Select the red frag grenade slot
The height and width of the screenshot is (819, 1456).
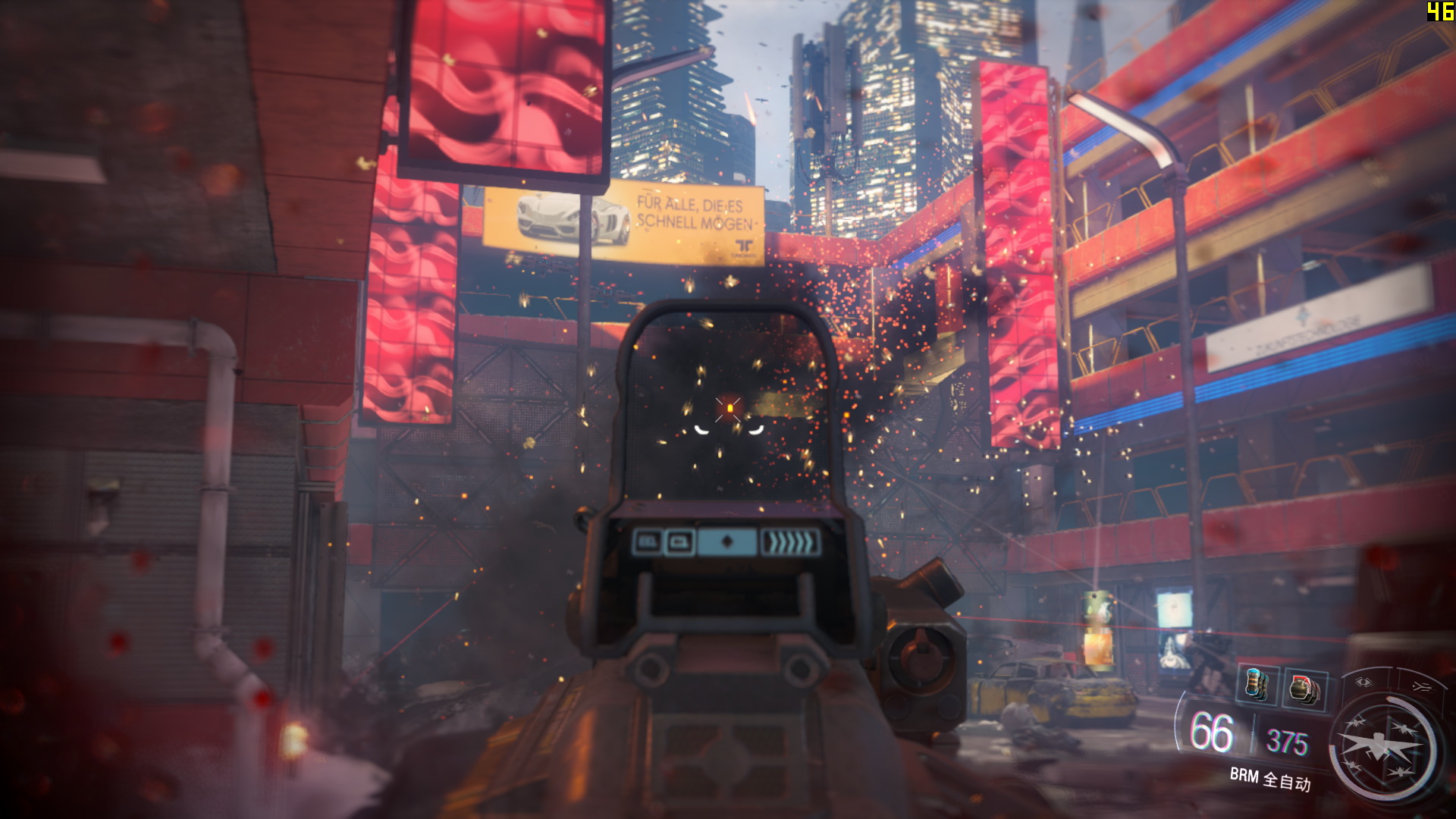click(1304, 690)
